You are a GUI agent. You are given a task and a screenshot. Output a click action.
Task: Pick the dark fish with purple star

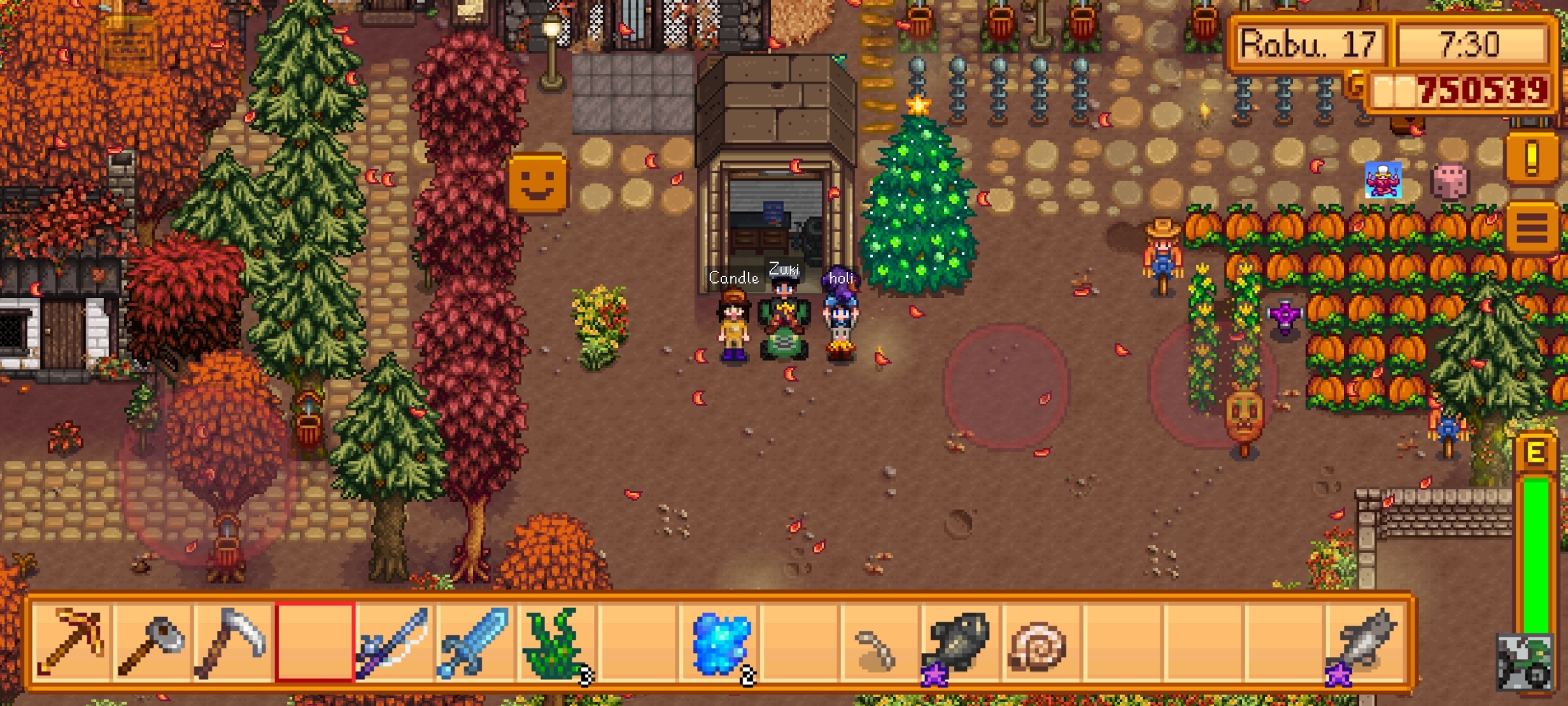click(958, 642)
